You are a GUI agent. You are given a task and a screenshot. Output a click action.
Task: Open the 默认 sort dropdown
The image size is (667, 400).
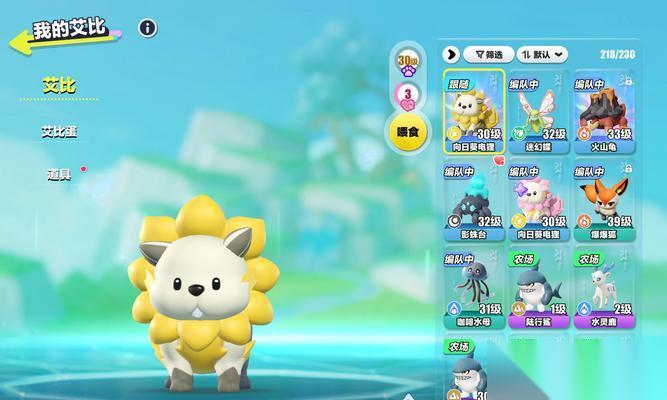click(x=544, y=54)
